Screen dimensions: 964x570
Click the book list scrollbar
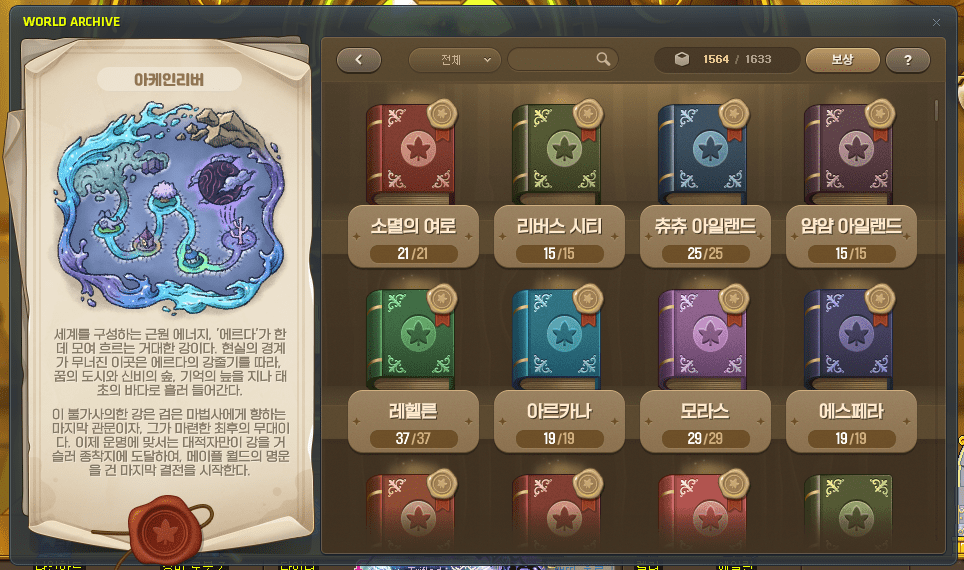[936, 111]
